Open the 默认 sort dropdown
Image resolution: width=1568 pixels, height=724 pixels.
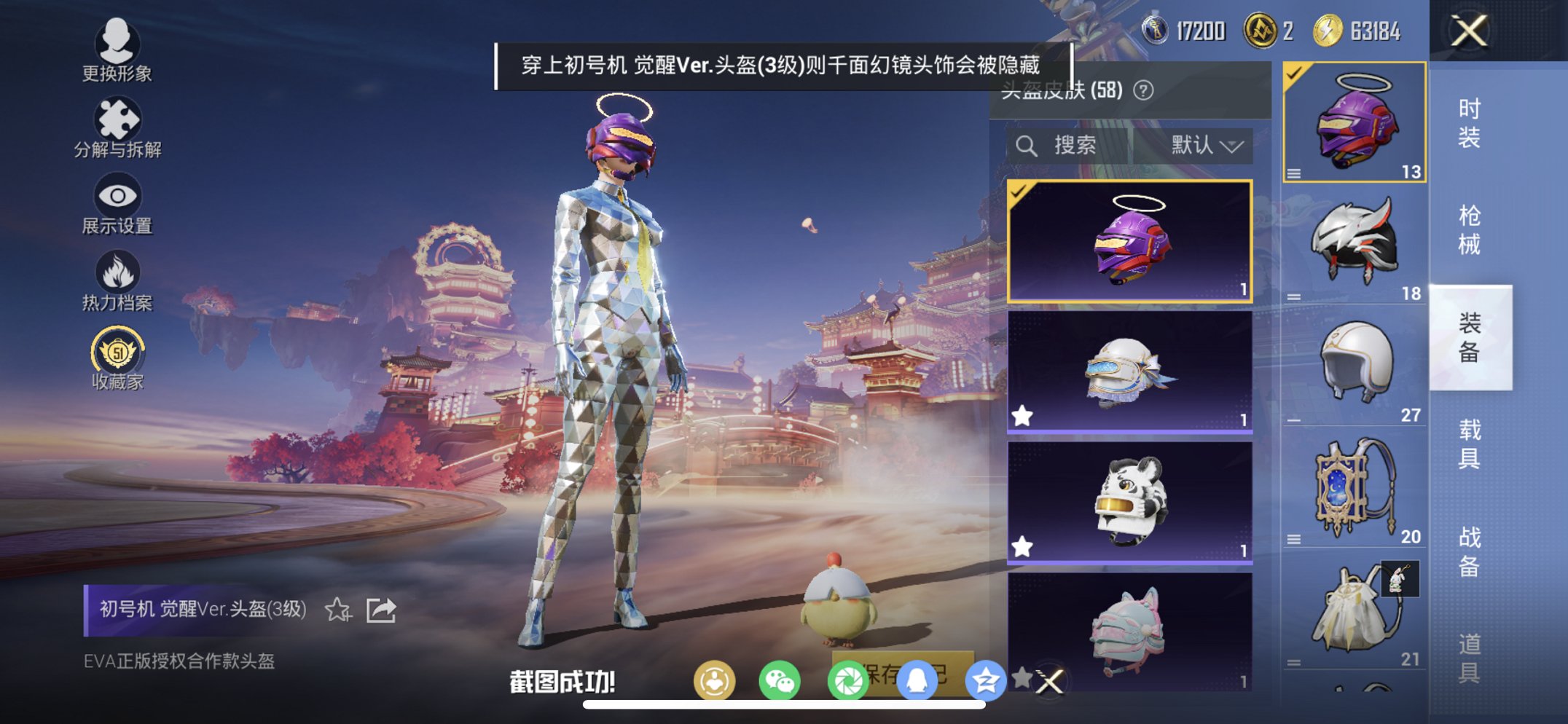click(1204, 144)
